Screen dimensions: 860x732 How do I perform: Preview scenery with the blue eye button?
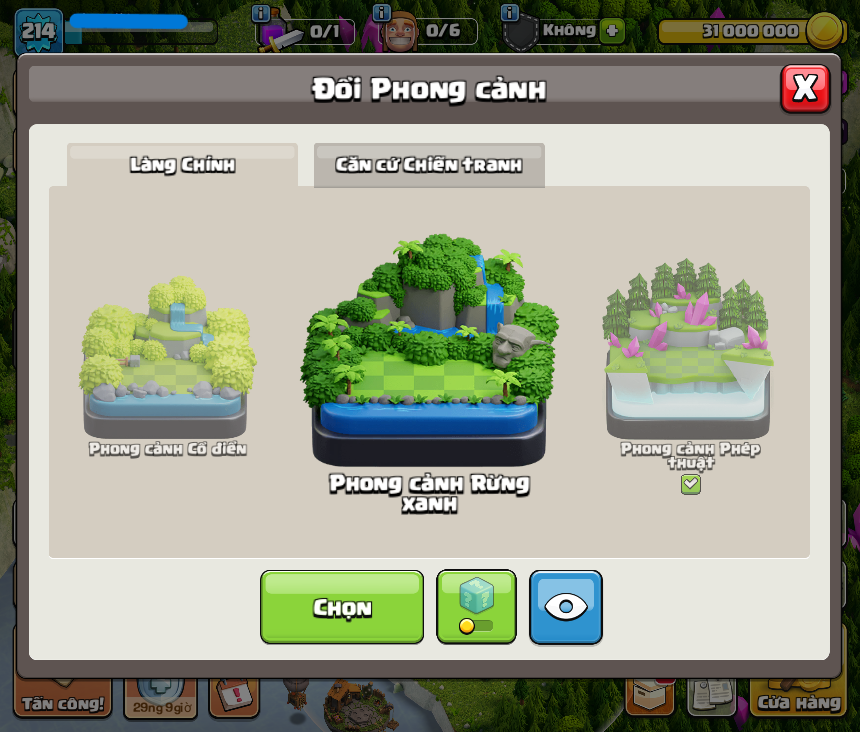(x=566, y=607)
